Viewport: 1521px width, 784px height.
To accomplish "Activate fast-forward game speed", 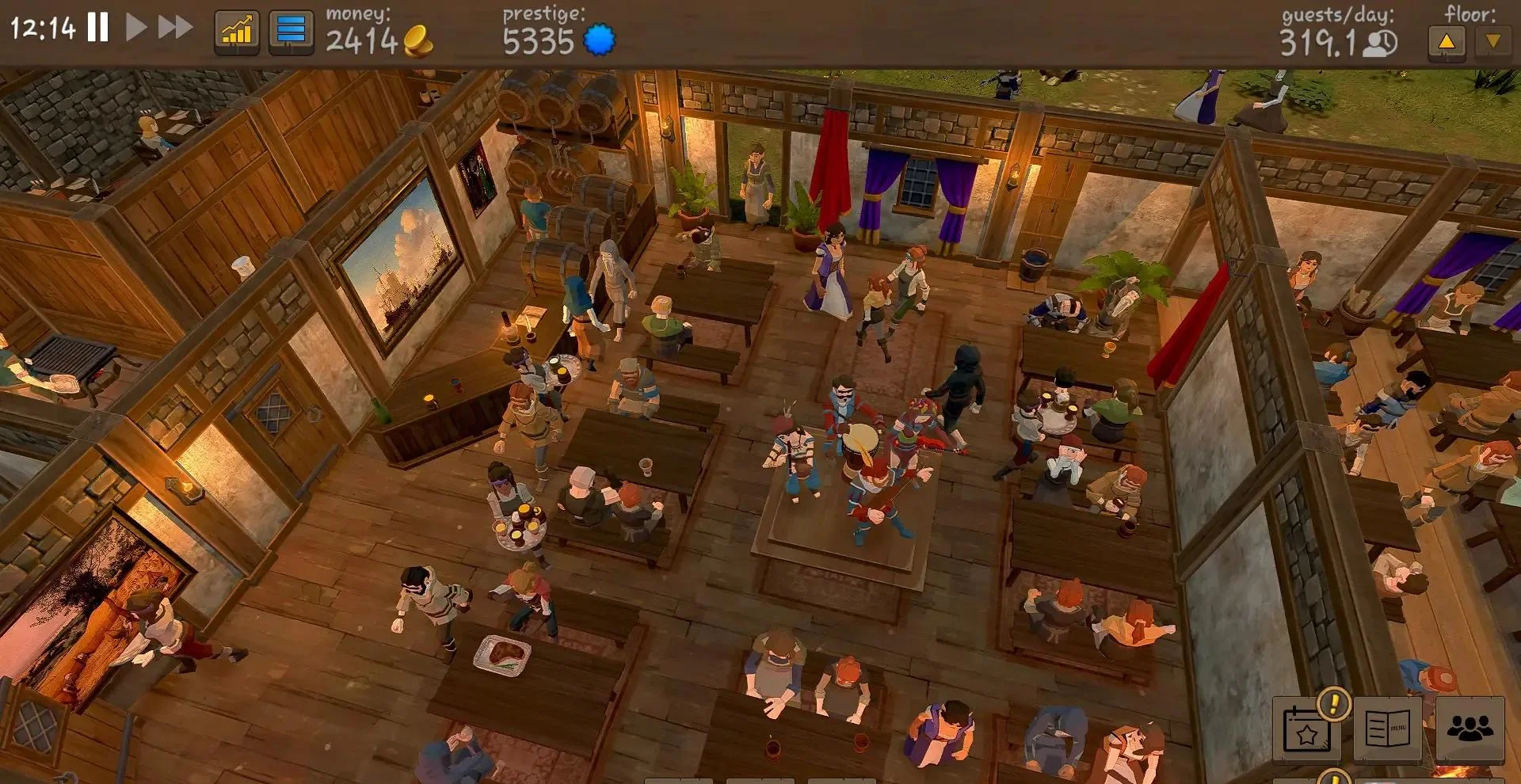I will click(x=175, y=28).
